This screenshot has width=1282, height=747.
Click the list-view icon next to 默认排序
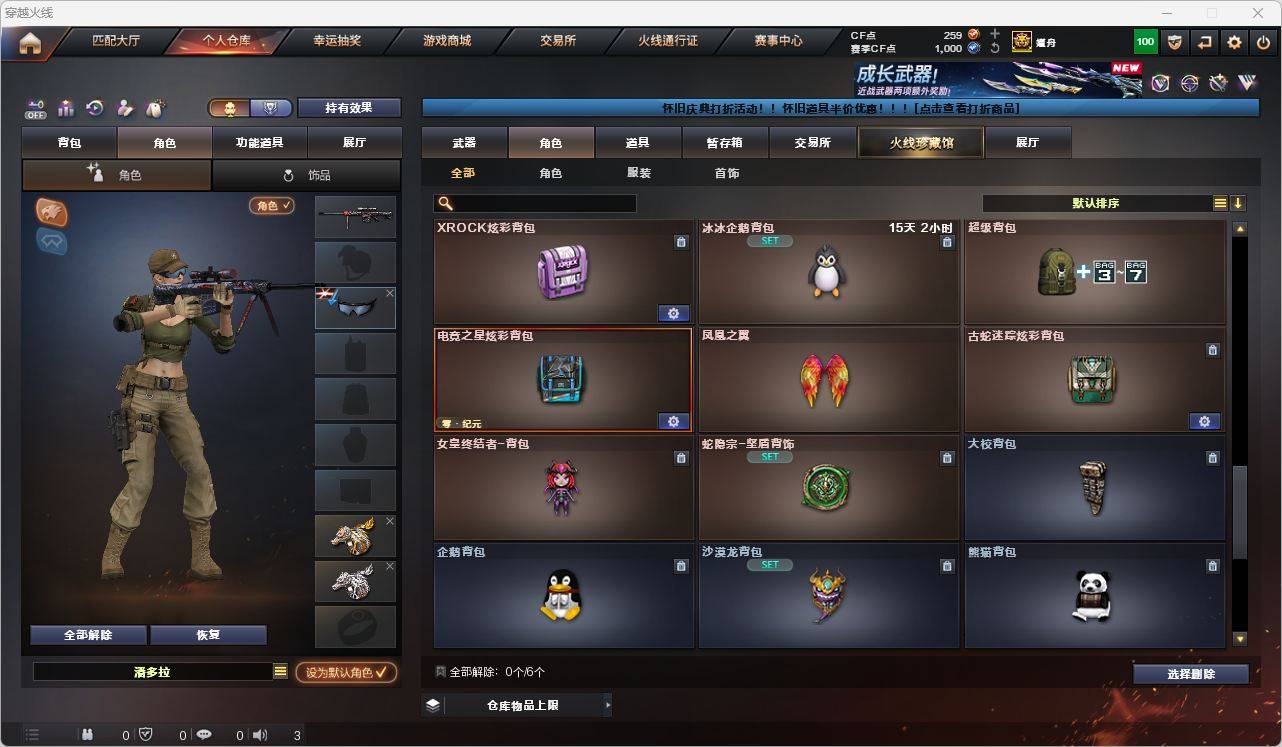click(x=1220, y=202)
